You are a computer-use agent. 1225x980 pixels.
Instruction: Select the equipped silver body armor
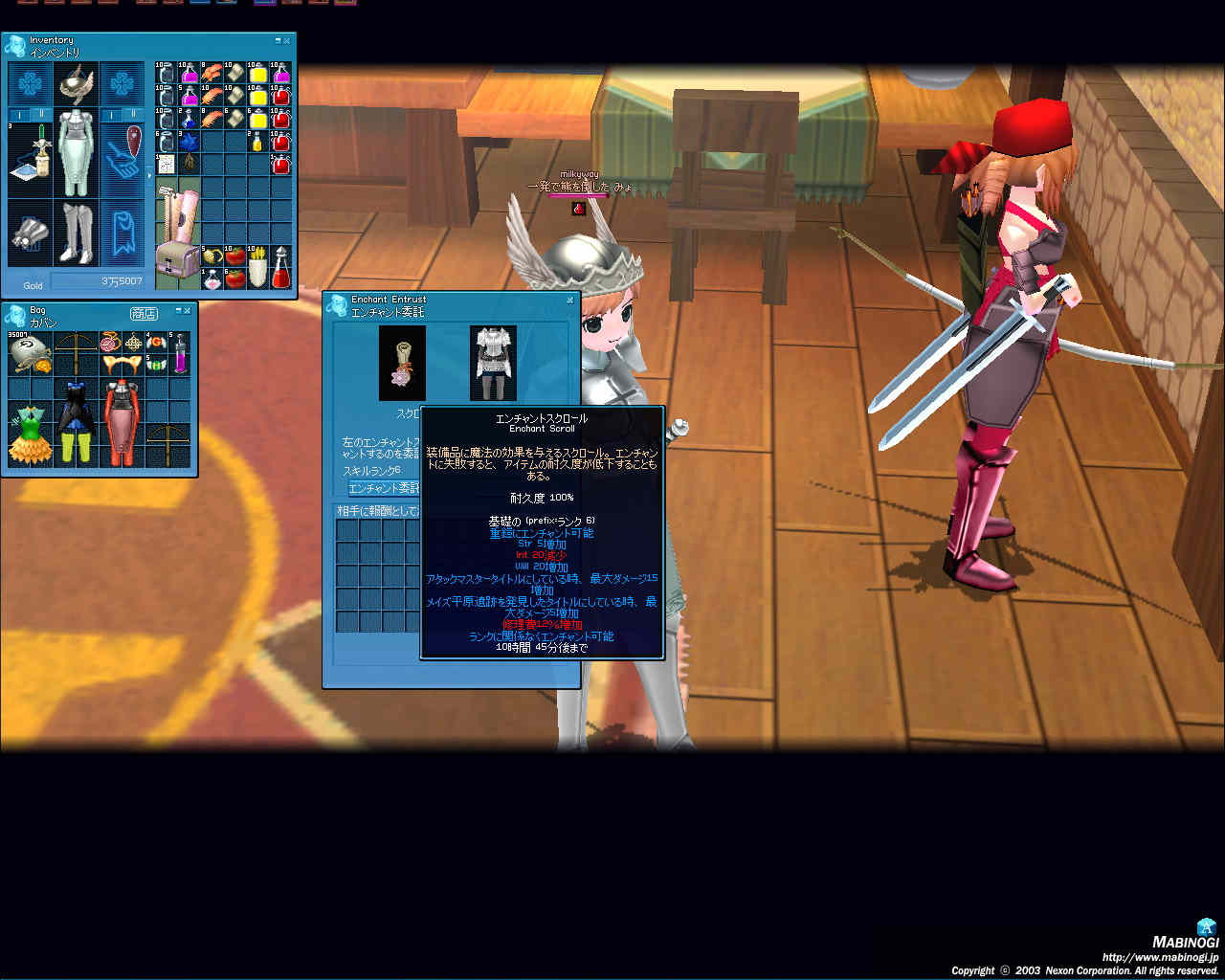pyautogui.click(x=76, y=153)
